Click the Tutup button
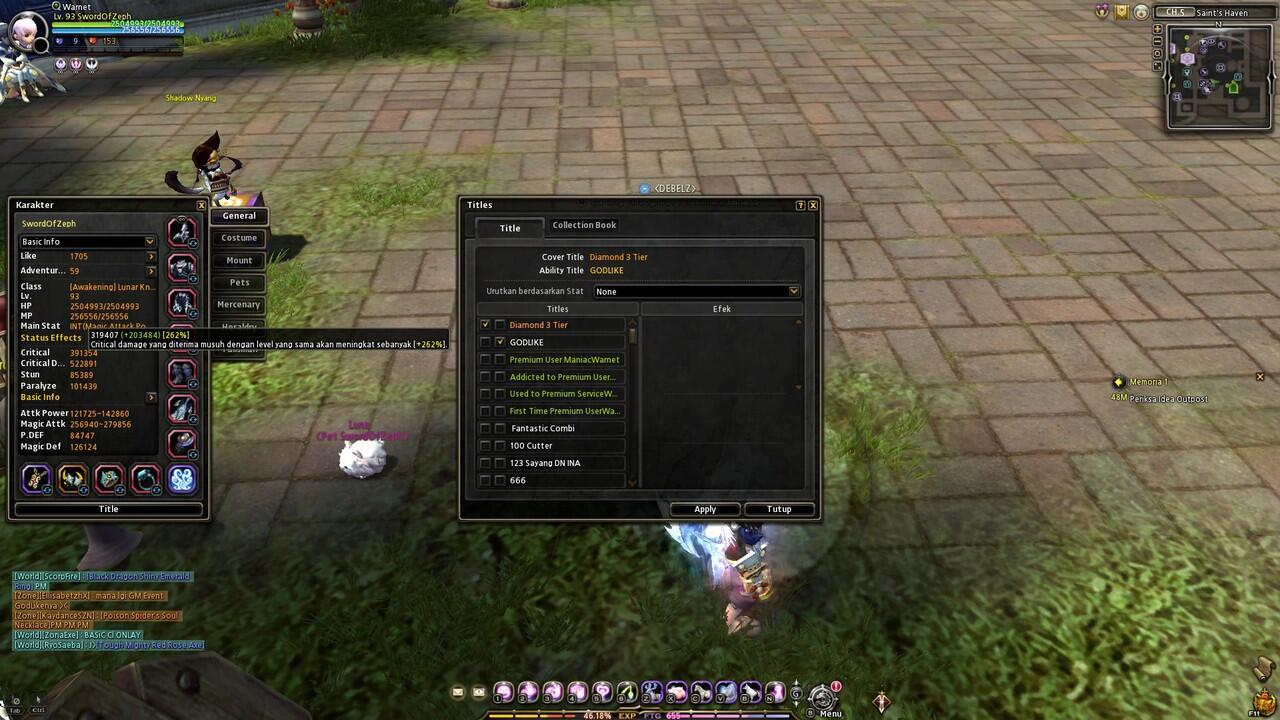Screen dimensions: 1280x720 (x=779, y=509)
